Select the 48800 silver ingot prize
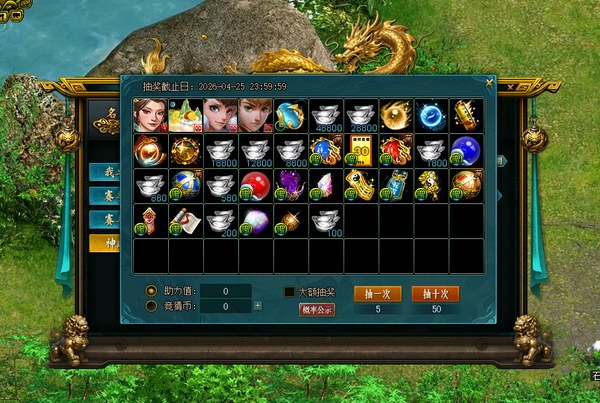600x403 pixels. (326, 116)
